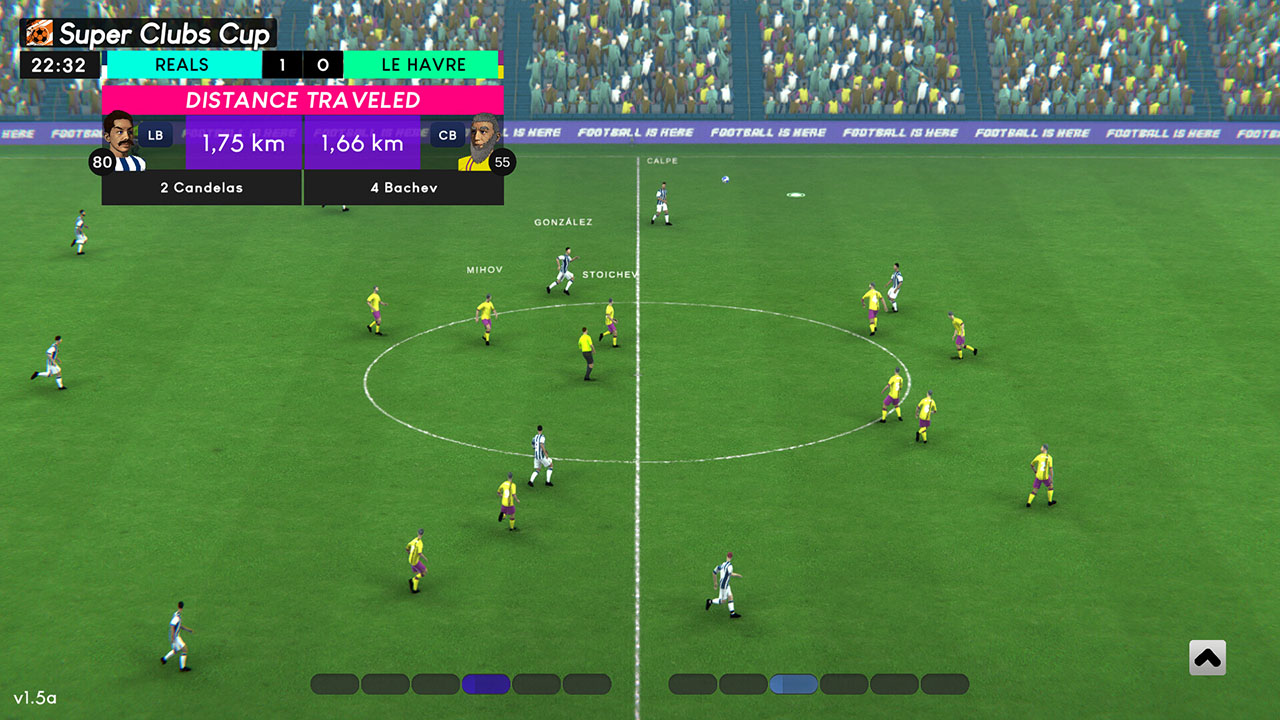The height and width of the screenshot is (720, 1280).
Task: Open player details for 4 Bachev
Action: pos(404,188)
